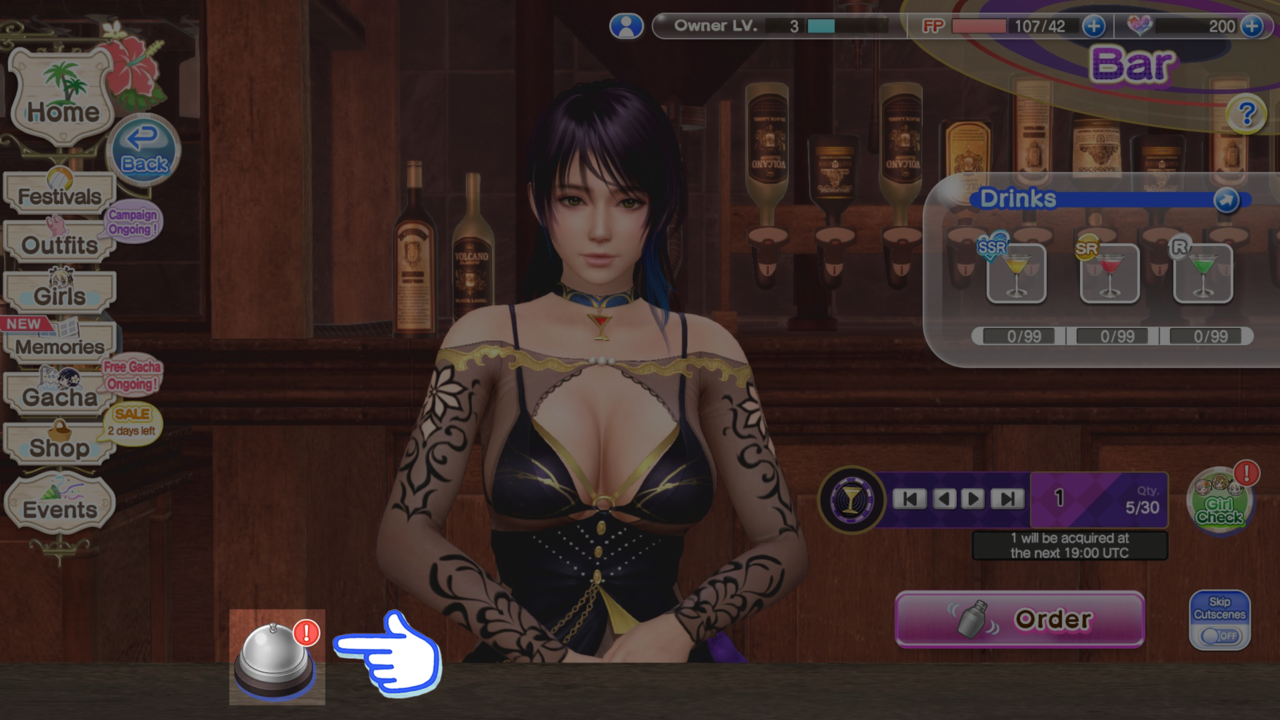Screen dimensions: 1280x720
Task: Open the Outfits menu
Action: click(x=60, y=245)
